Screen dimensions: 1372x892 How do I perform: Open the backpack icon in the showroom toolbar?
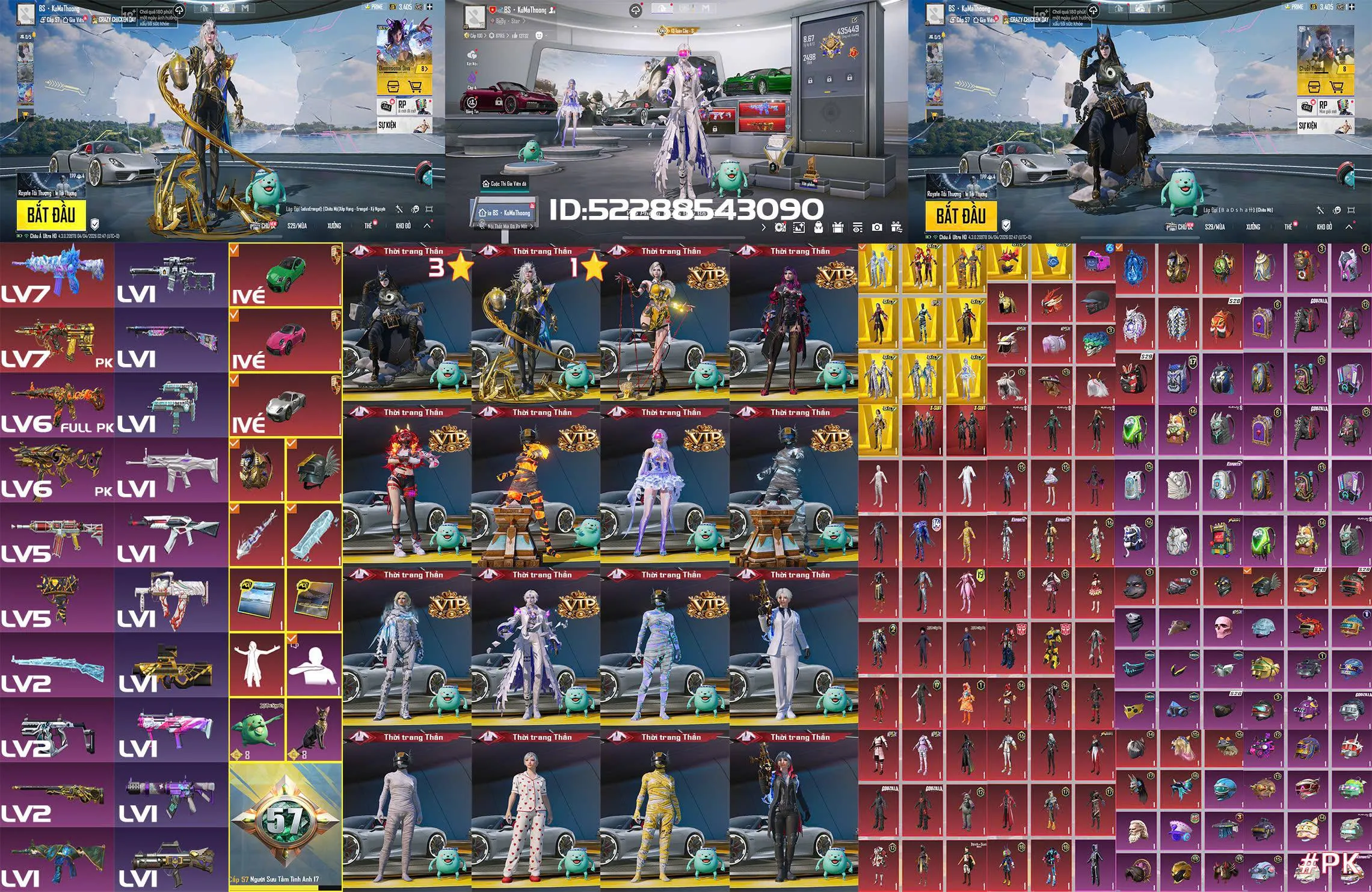(819, 227)
